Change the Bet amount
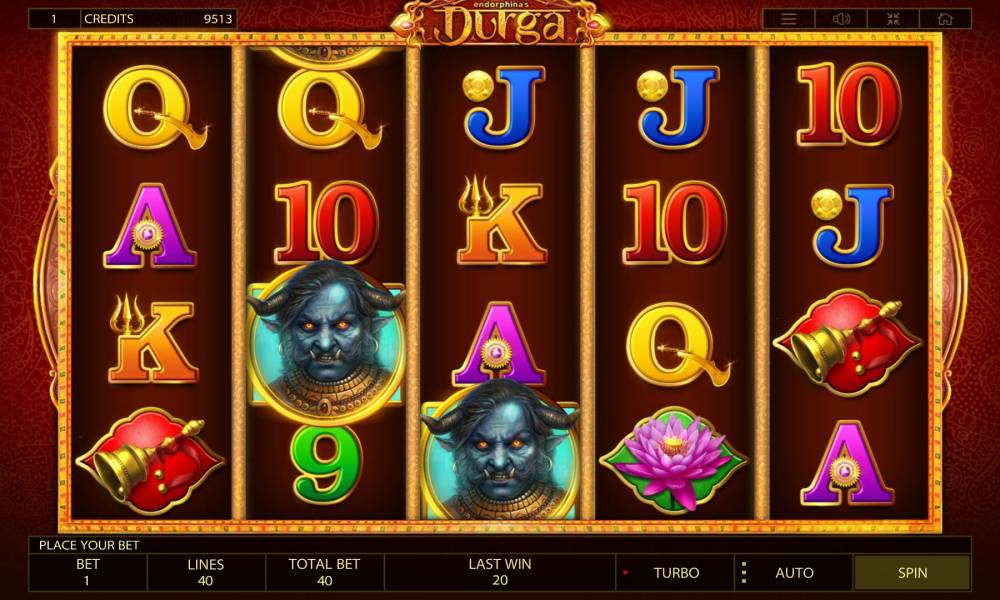 tap(88, 572)
